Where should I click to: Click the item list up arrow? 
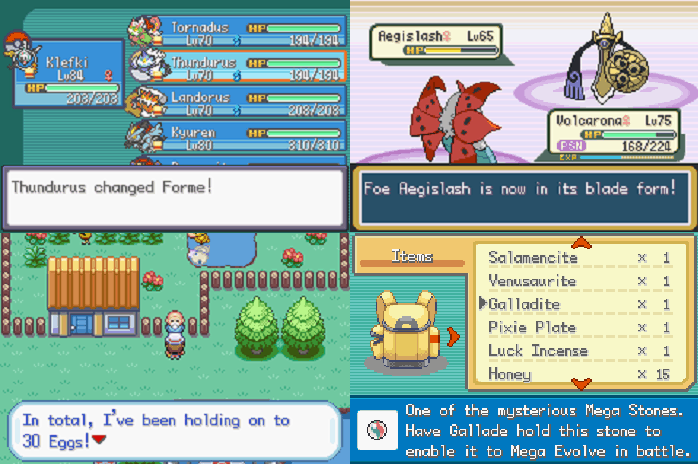582,242
